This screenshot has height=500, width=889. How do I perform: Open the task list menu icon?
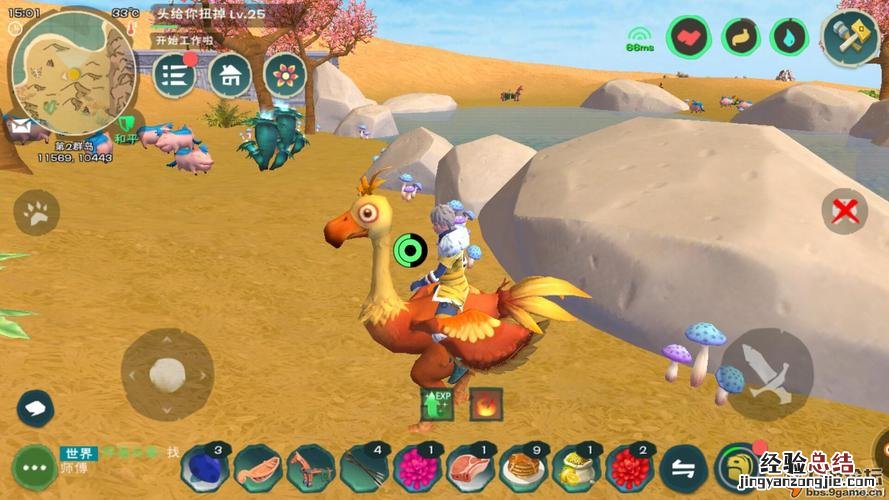174,76
